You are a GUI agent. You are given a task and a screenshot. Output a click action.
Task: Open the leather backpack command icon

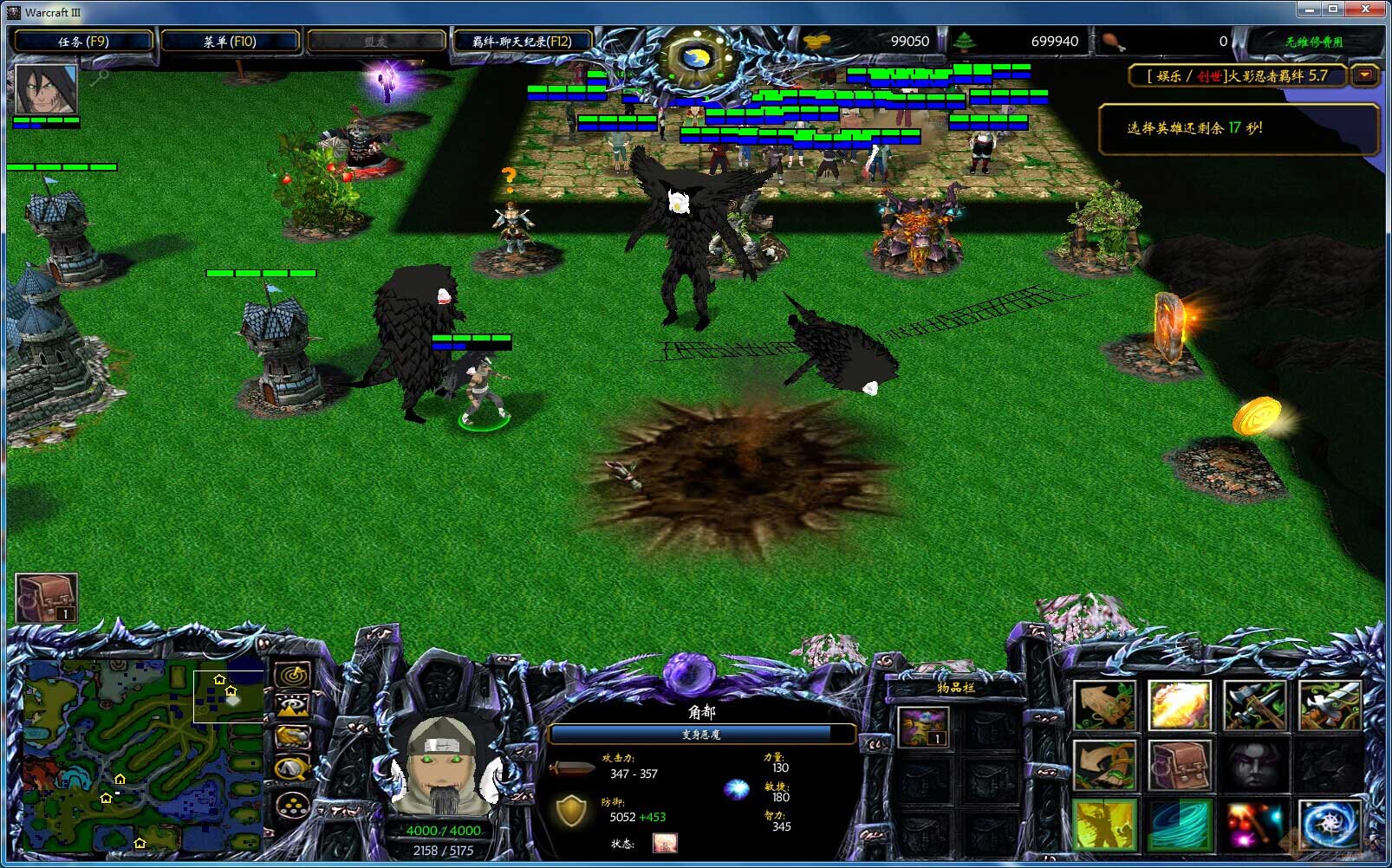(x=1179, y=766)
